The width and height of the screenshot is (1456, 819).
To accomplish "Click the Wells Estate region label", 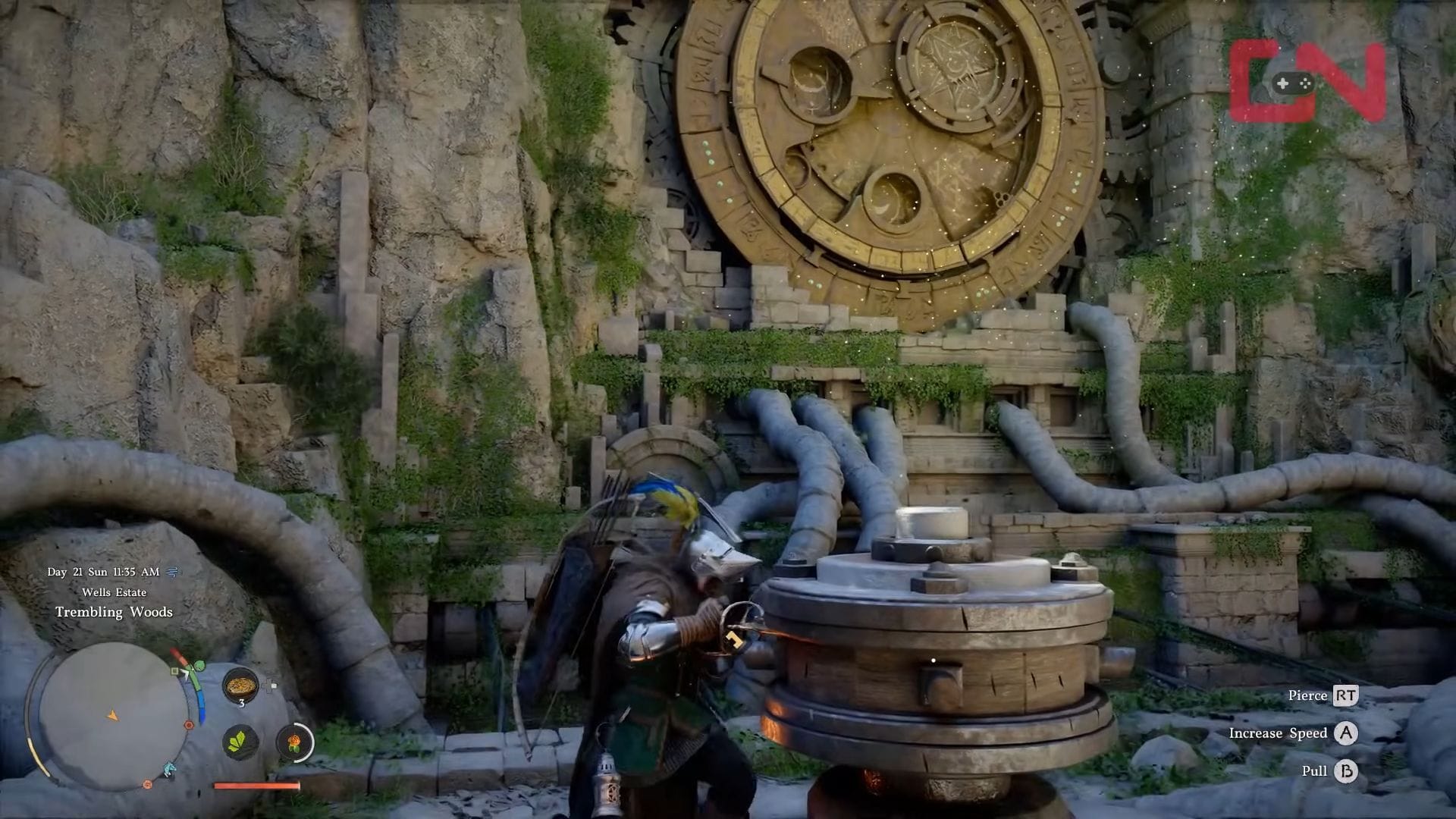I will (115, 592).
